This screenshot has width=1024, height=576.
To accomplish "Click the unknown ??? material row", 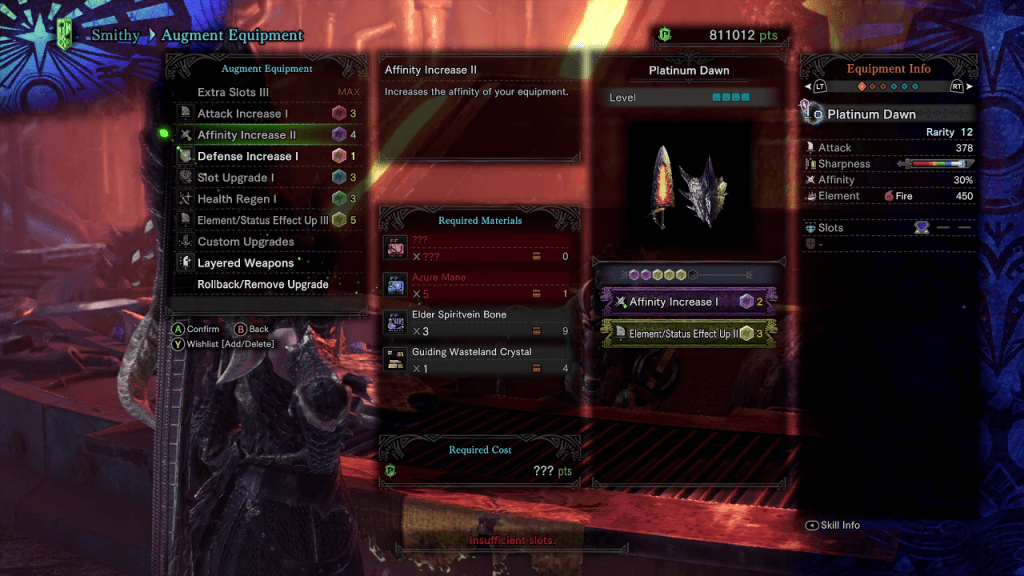I will [479, 249].
